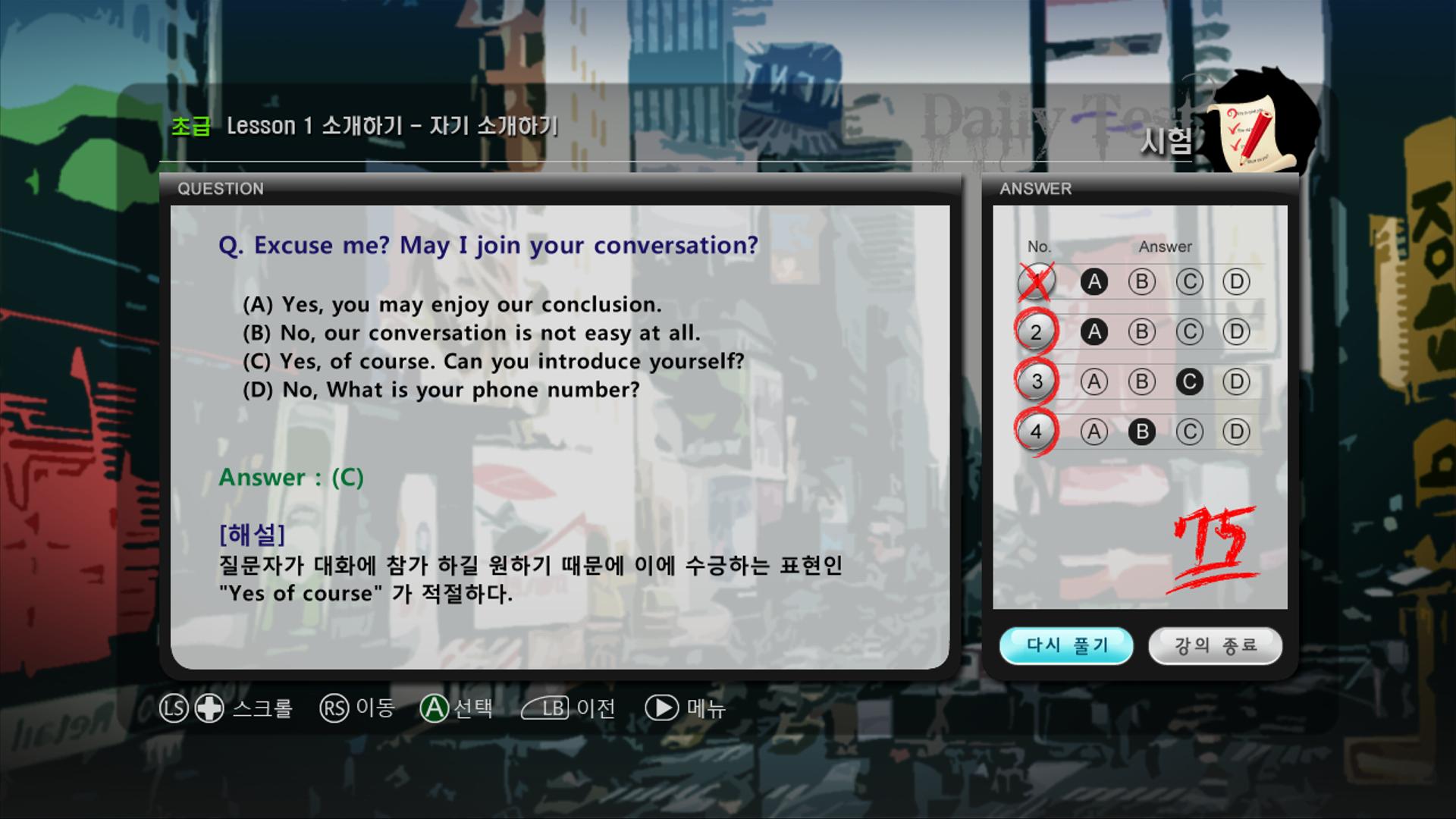
Task: Select answer A for question 3
Action: (x=1094, y=382)
